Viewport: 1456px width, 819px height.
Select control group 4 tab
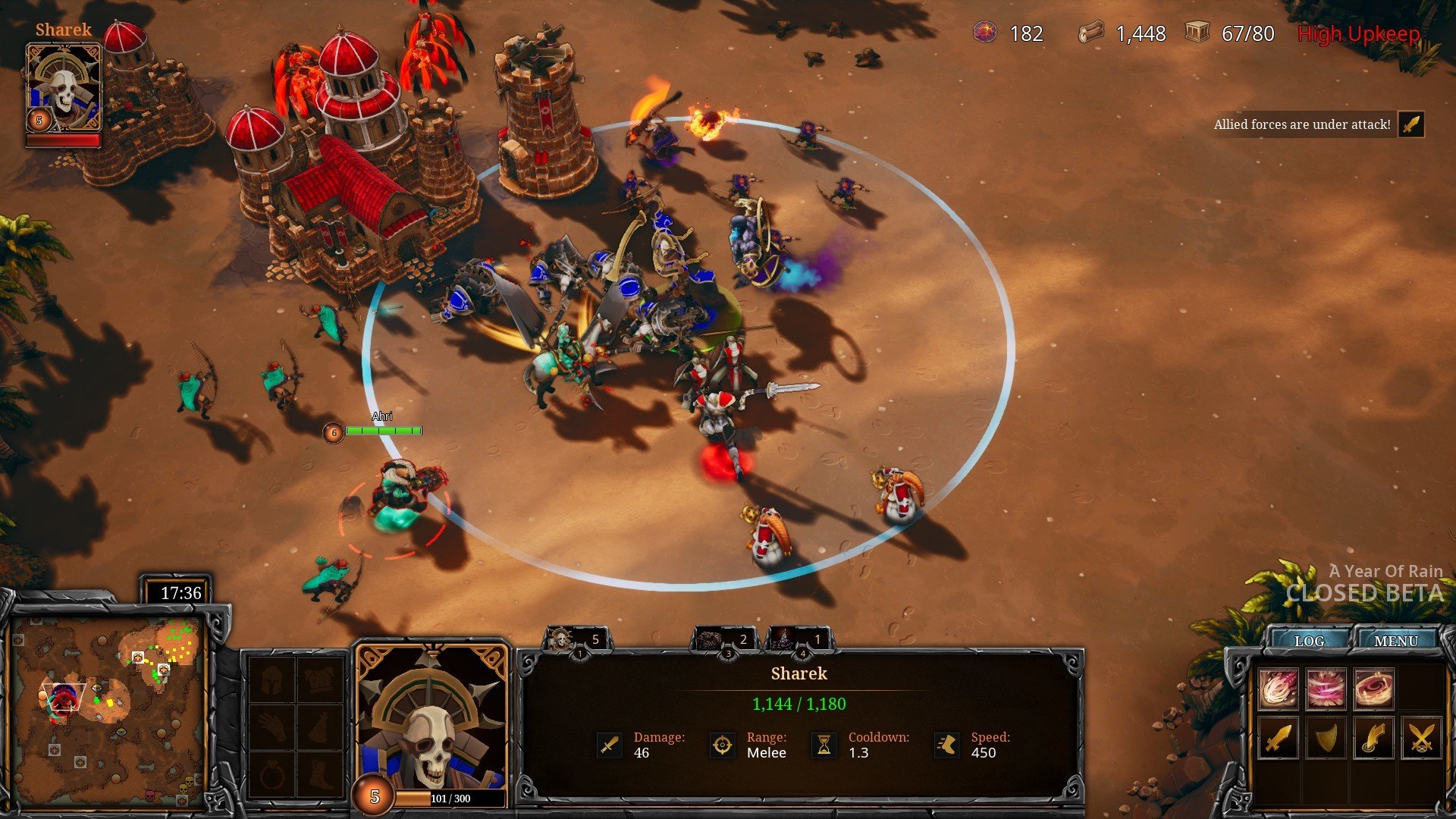(x=800, y=641)
